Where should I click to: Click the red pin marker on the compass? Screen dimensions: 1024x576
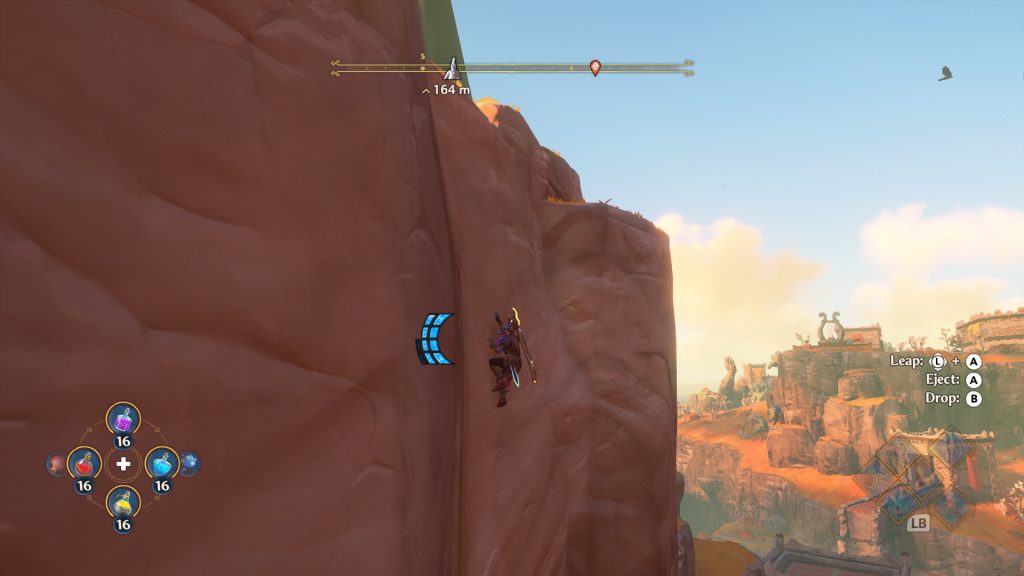595,68
